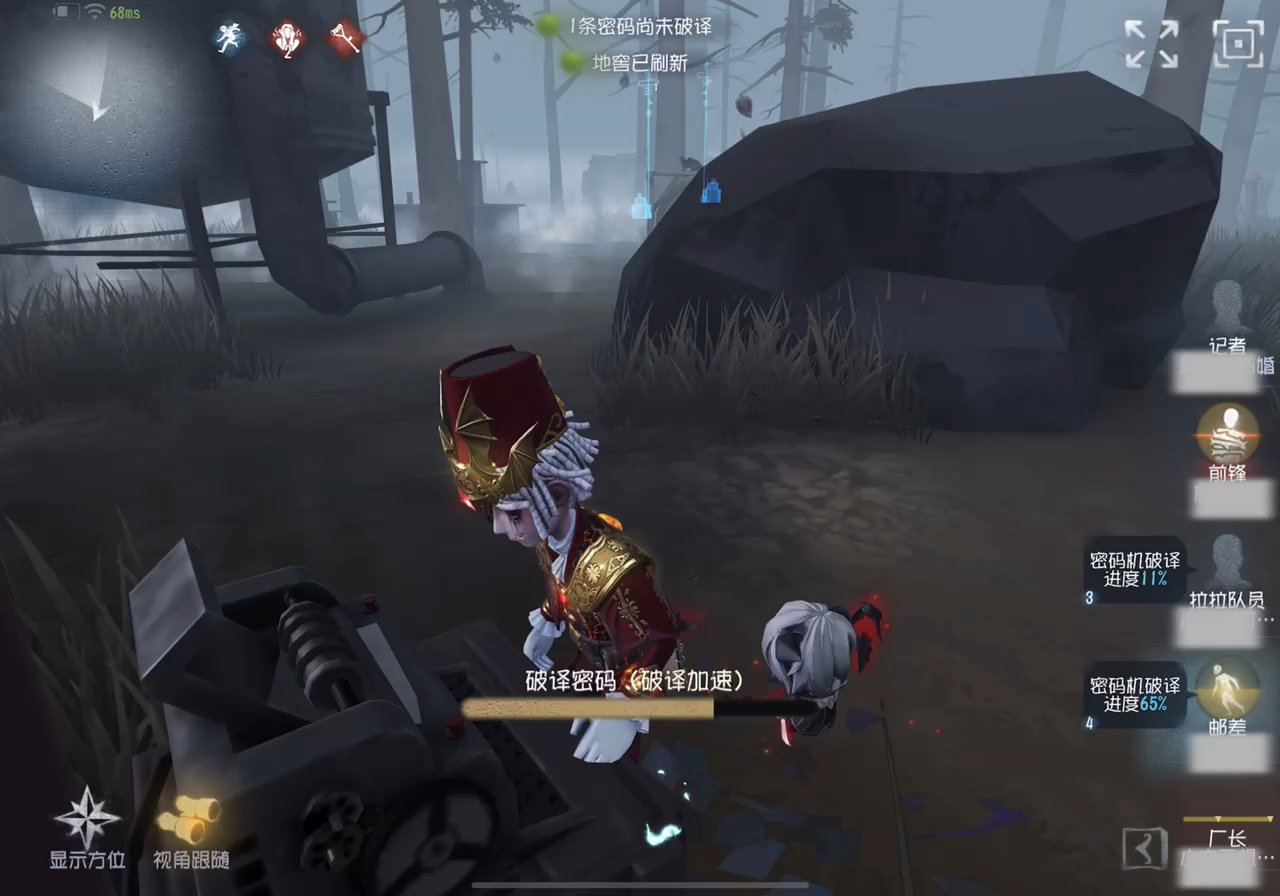This screenshot has height=896, width=1280.
Task: Activate the square focus-frame icon
Action: 1238,44
